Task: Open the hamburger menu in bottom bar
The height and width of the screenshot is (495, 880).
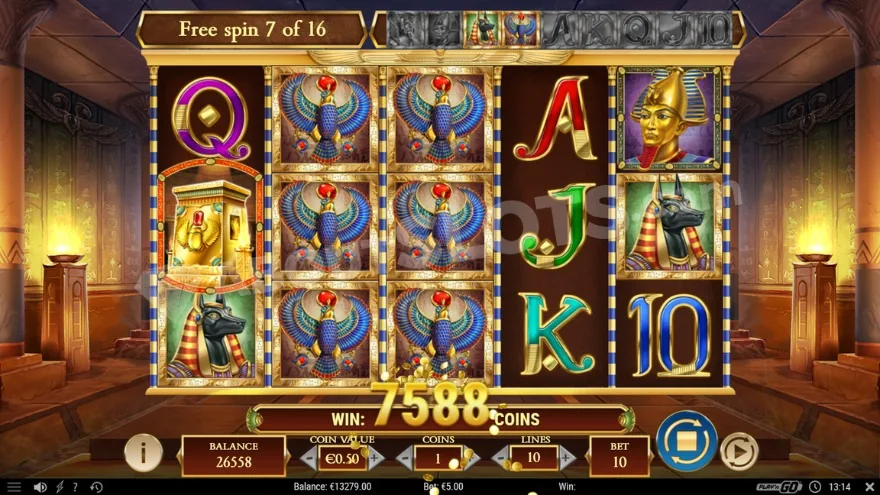Action: point(13,487)
